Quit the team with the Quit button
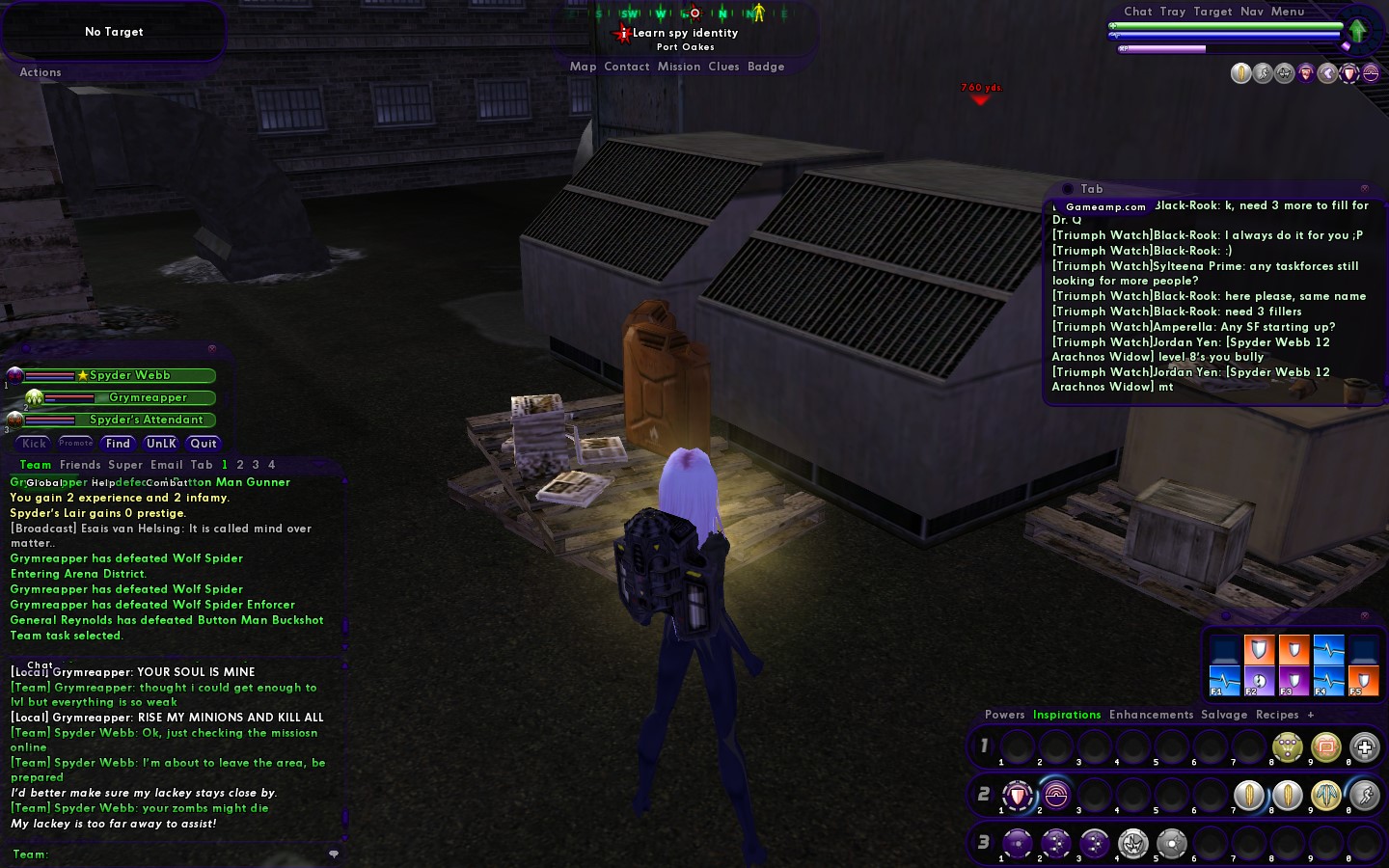The image size is (1389, 868). pyautogui.click(x=204, y=444)
